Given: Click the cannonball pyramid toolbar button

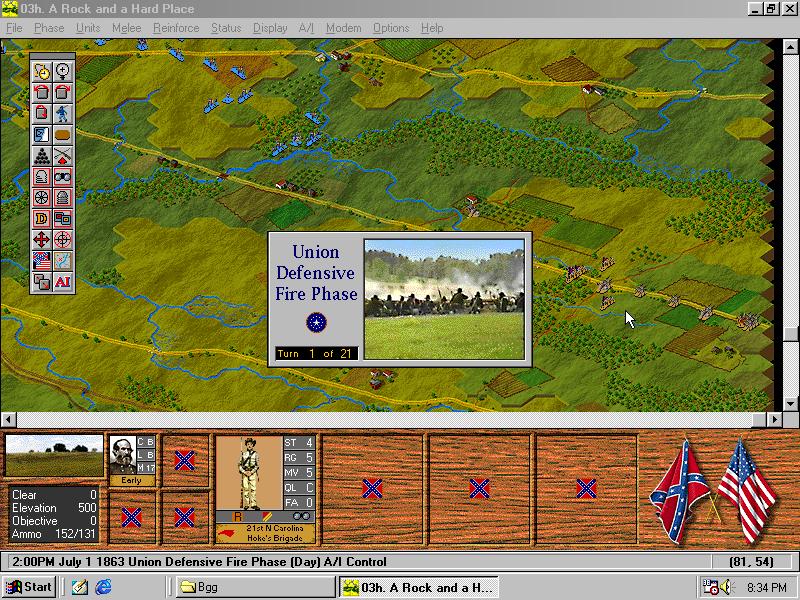Looking at the screenshot, I should coord(41,155).
